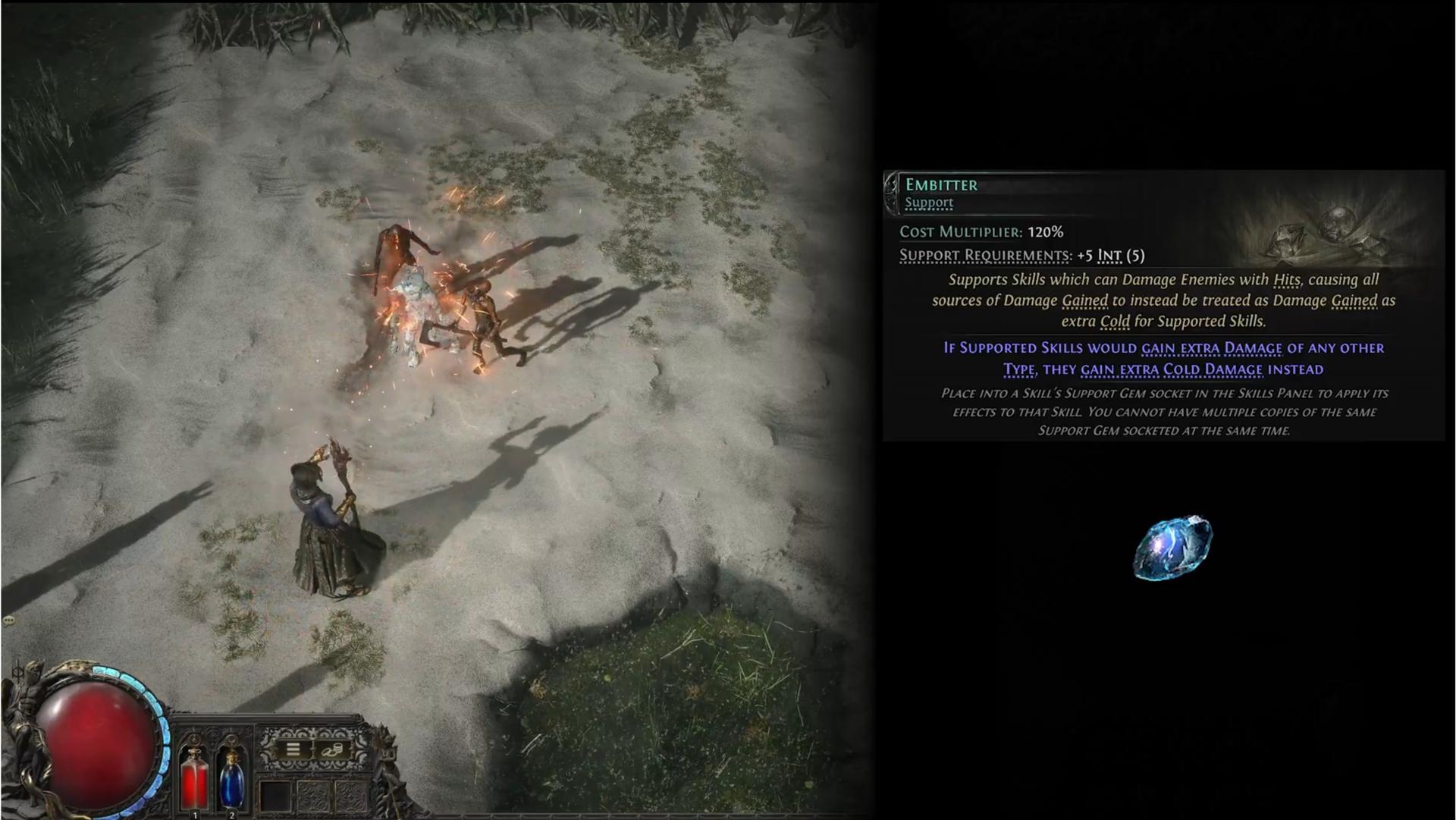
Task: Use the blue mana flask
Action: (231, 778)
